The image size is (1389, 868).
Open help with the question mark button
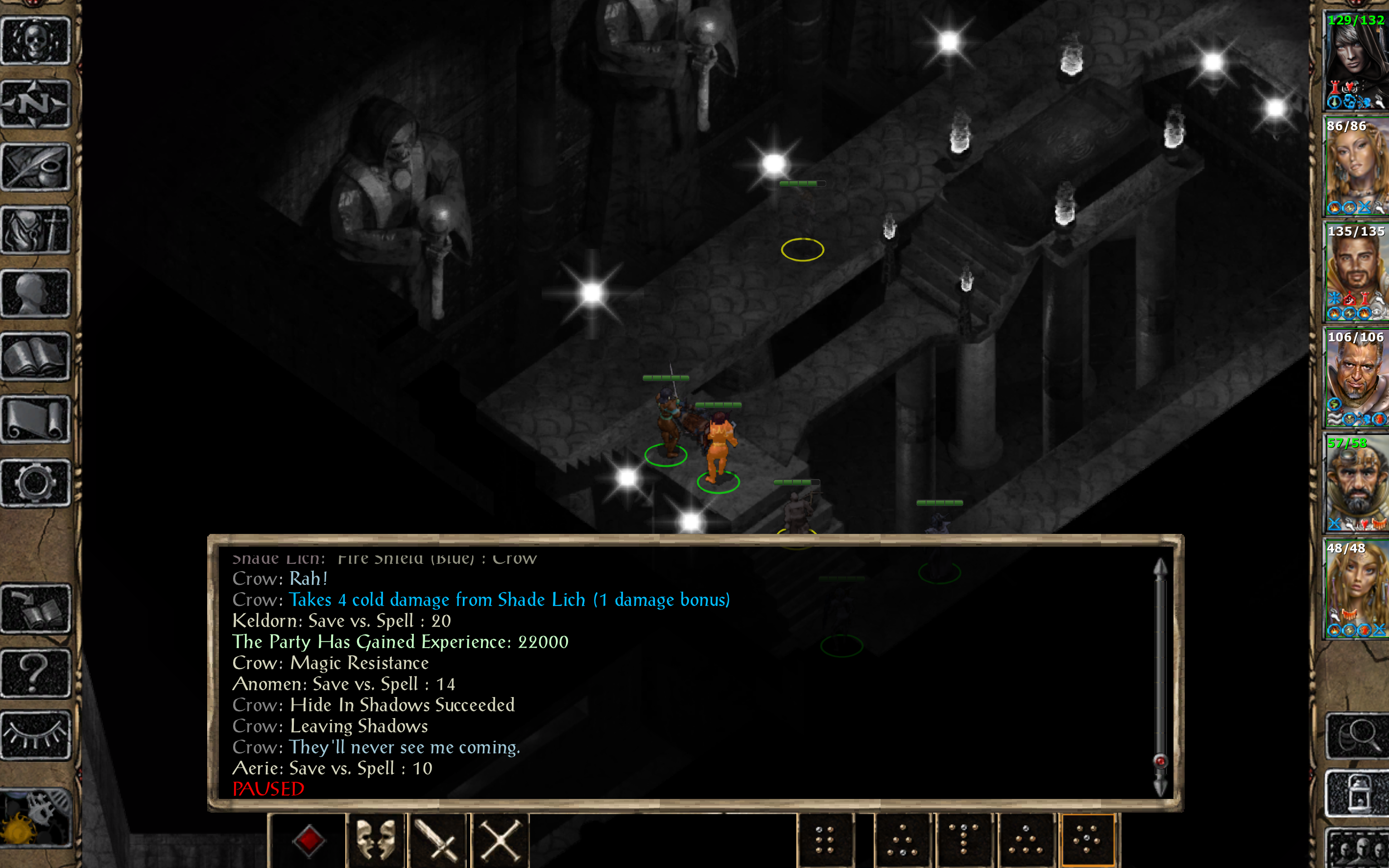[x=36, y=672]
